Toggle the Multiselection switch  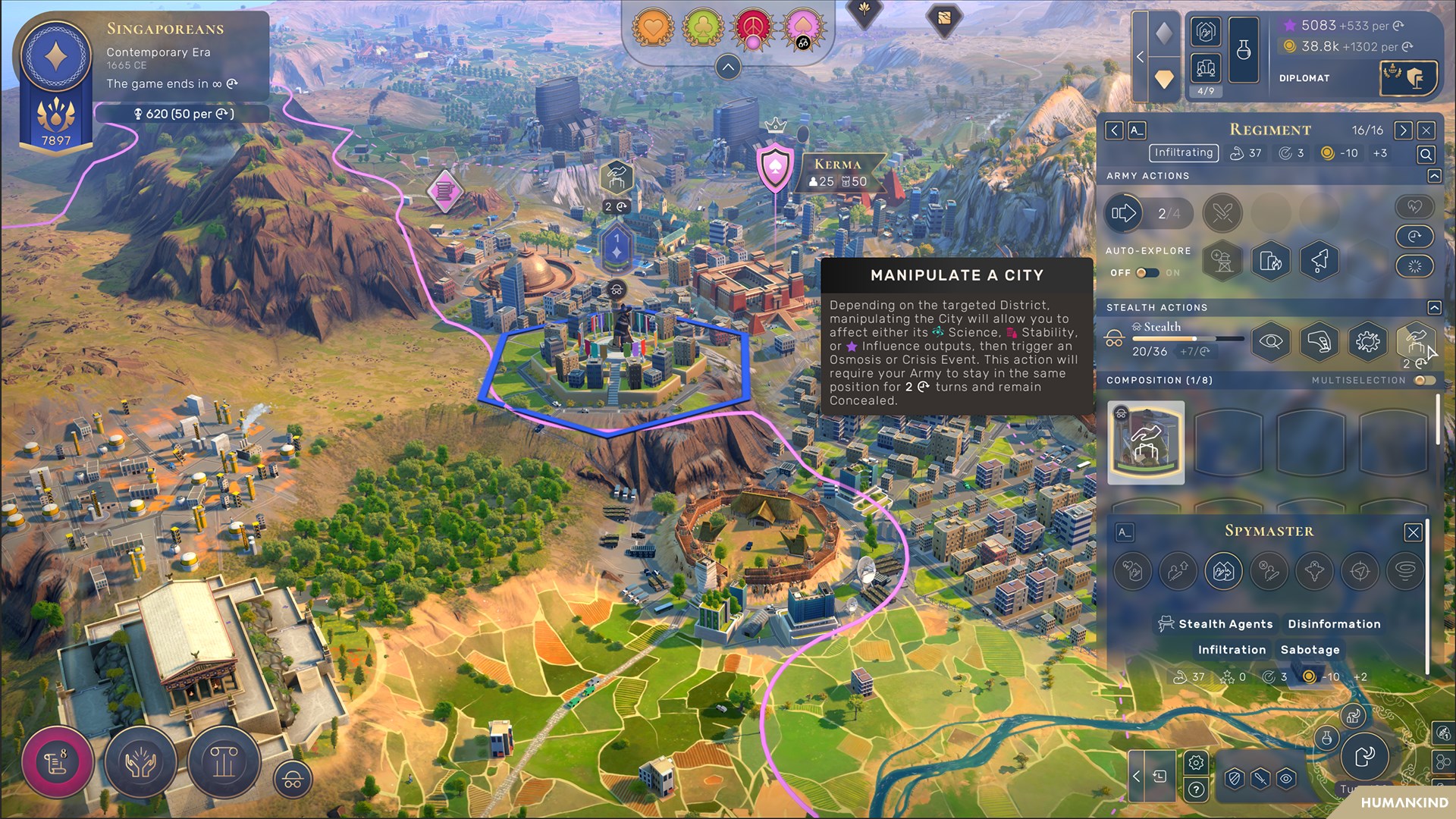coord(1424,381)
